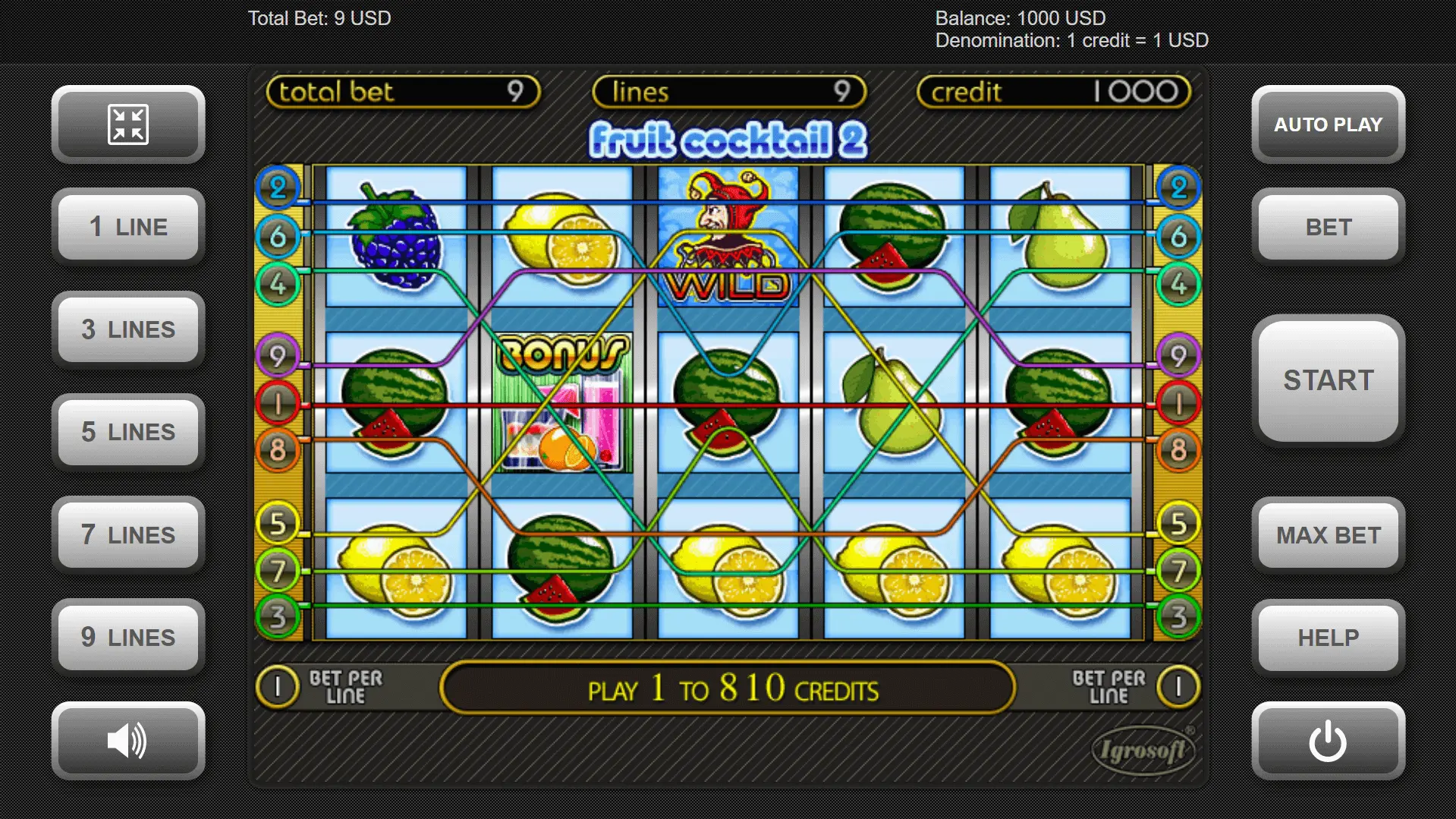
Task: Spin the reels with the START button
Action: tap(1328, 380)
